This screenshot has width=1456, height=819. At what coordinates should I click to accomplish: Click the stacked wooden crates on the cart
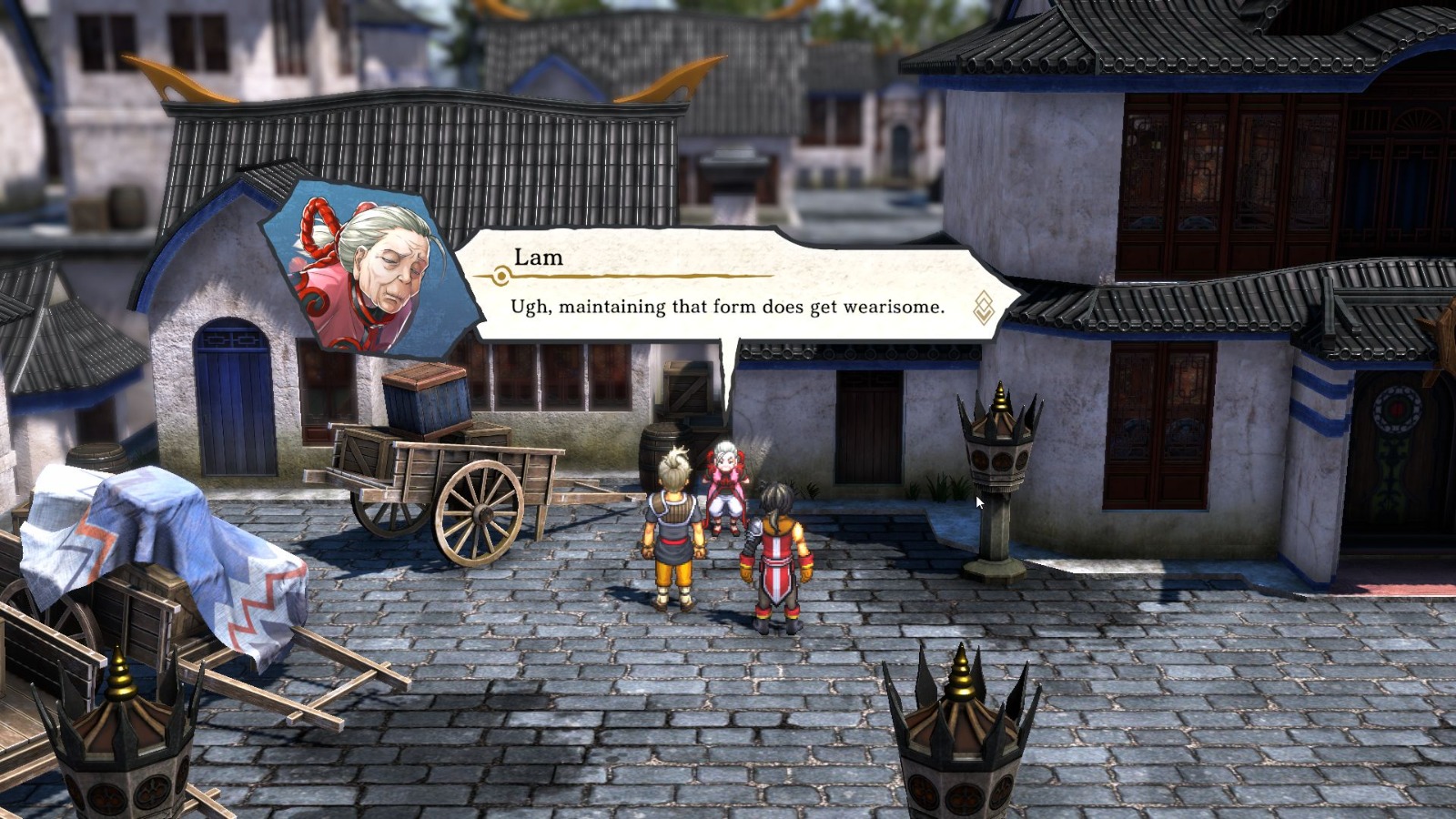click(x=428, y=405)
